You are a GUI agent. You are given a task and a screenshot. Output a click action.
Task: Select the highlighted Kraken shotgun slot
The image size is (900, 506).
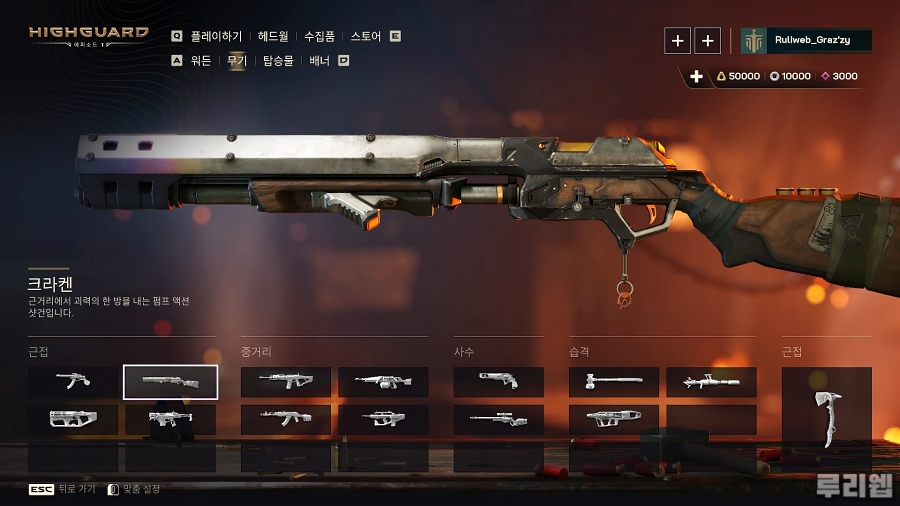tap(170, 382)
